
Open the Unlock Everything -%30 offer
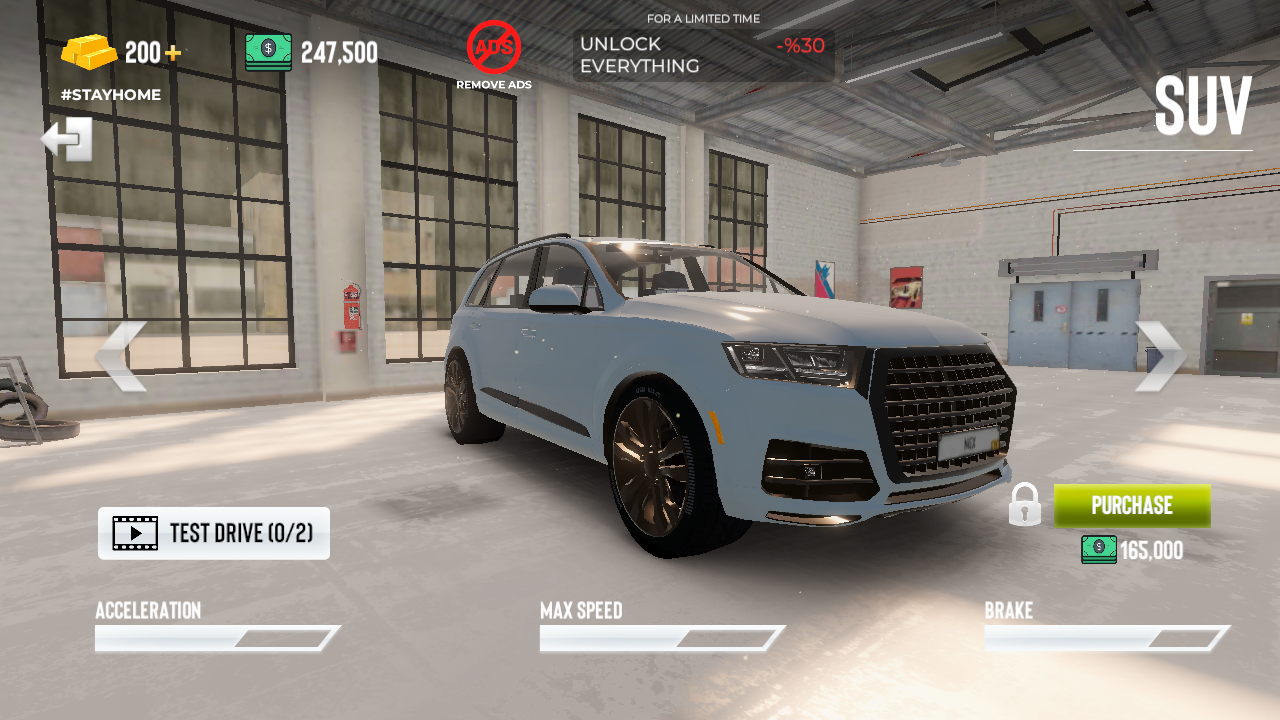click(703, 55)
